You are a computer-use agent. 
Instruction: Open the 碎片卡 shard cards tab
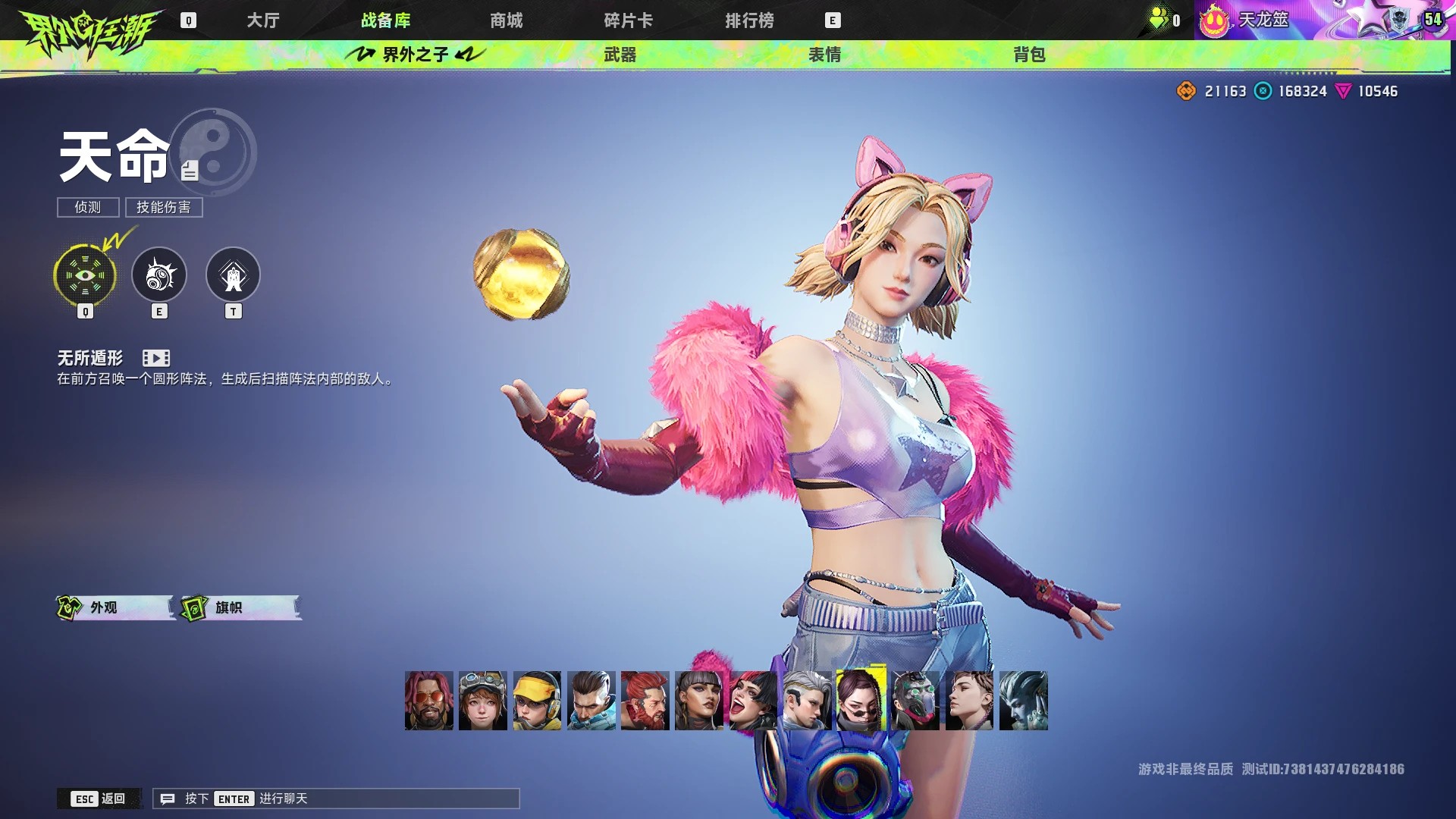pos(628,20)
